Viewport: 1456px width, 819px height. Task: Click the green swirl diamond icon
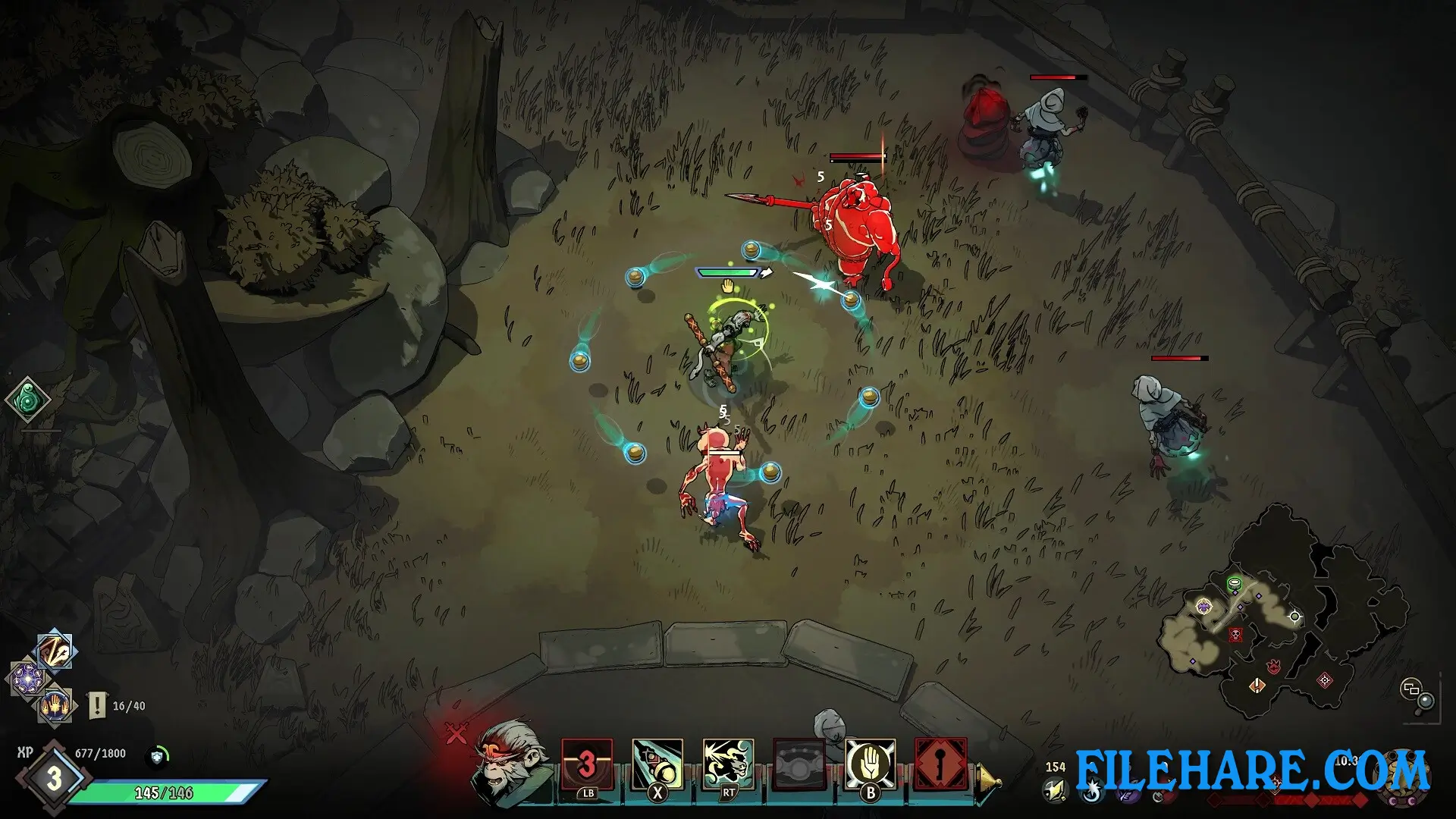tap(28, 400)
